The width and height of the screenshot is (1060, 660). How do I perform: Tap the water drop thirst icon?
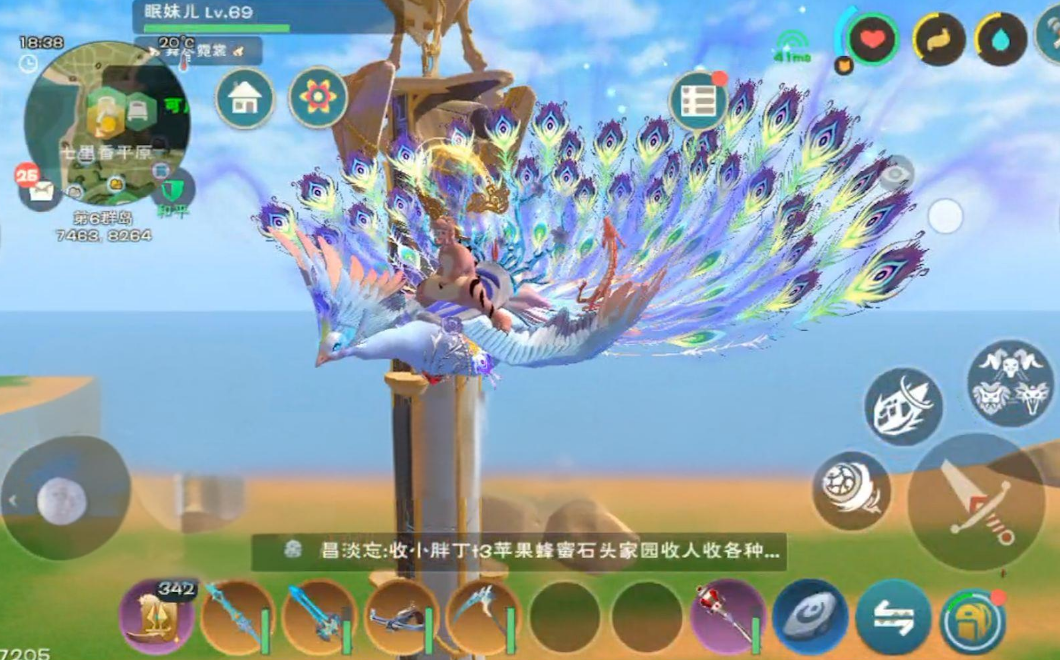point(1002,40)
